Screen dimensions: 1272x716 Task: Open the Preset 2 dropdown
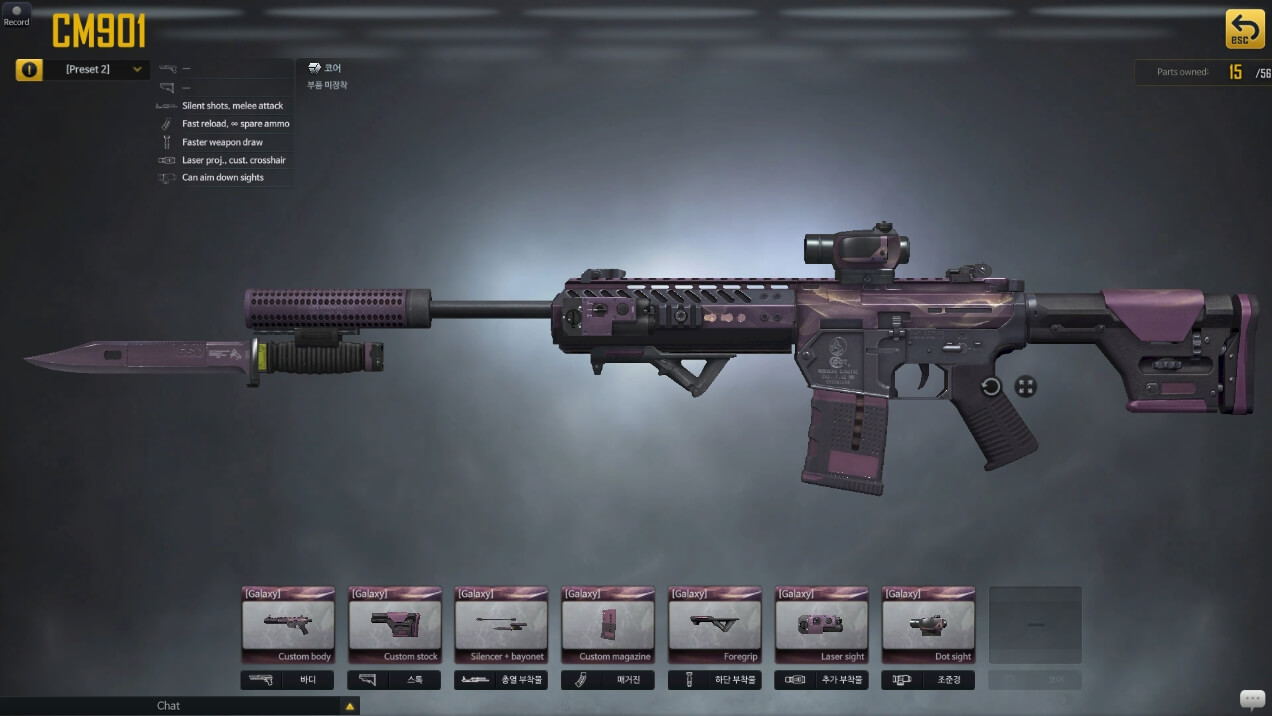(97, 70)
